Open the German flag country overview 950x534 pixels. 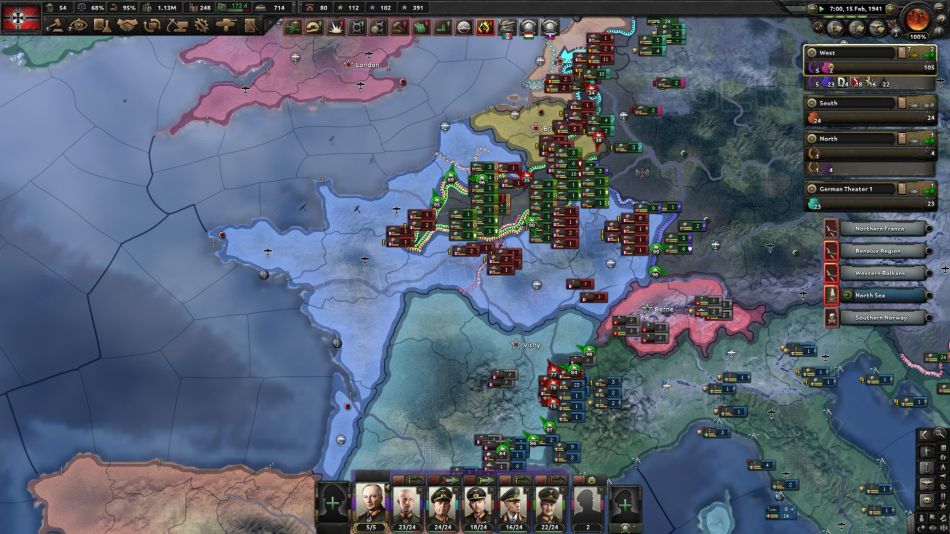click(x=20, y=17)
